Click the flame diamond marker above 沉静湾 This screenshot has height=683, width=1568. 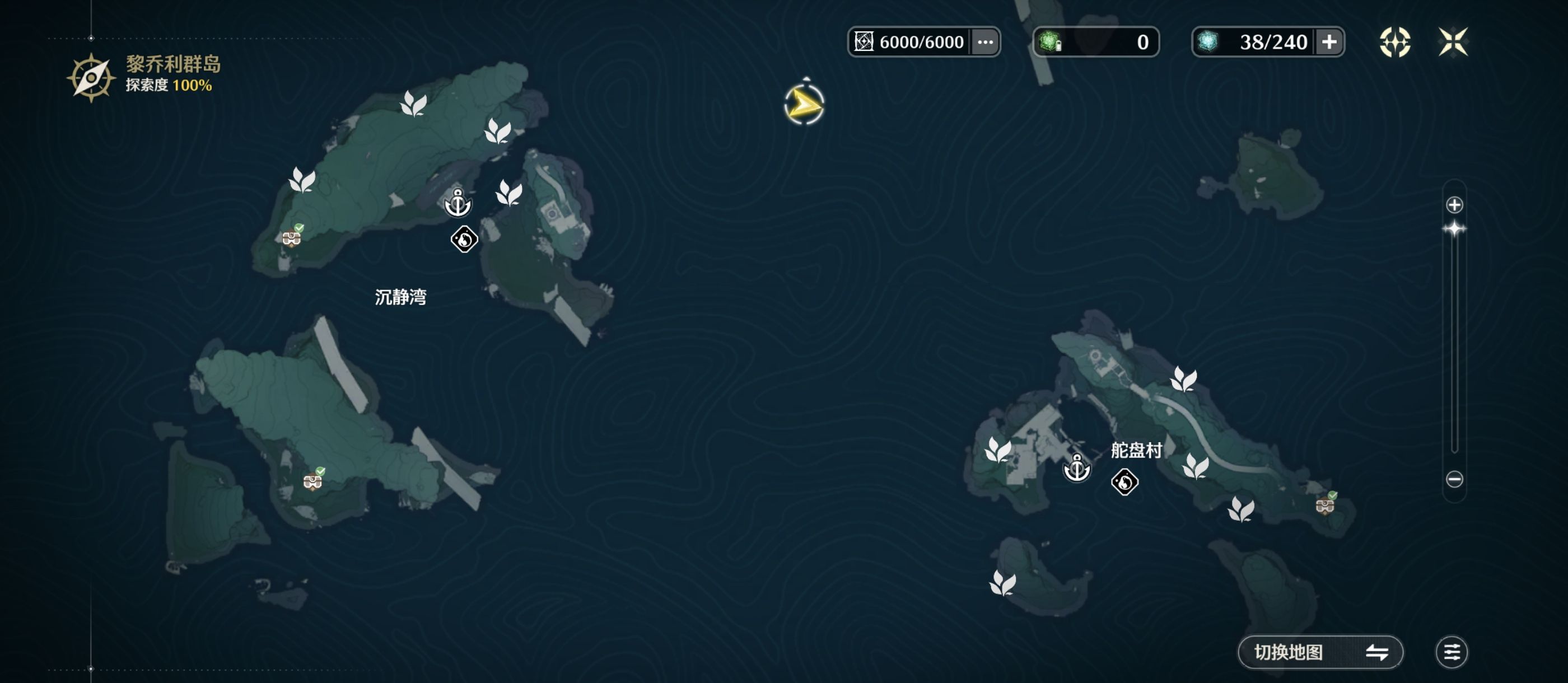pyautogui.click(x=464, y=239)
